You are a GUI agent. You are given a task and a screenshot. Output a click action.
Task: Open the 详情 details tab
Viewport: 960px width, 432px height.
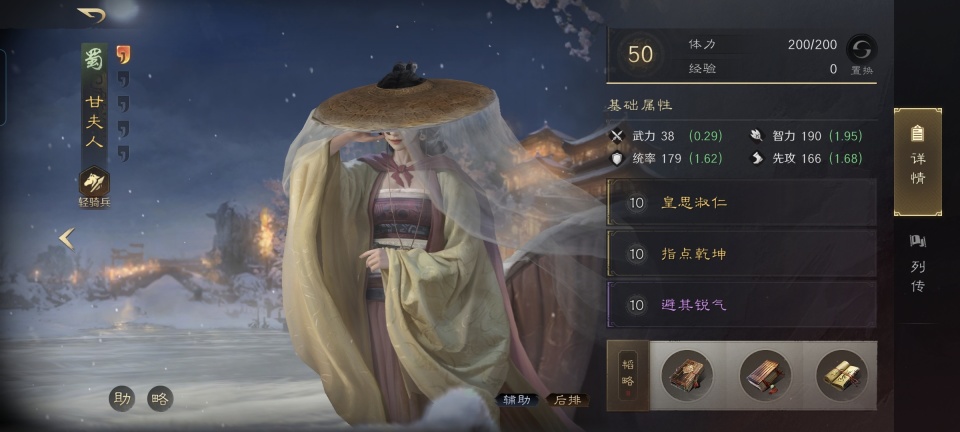[917, 161]
